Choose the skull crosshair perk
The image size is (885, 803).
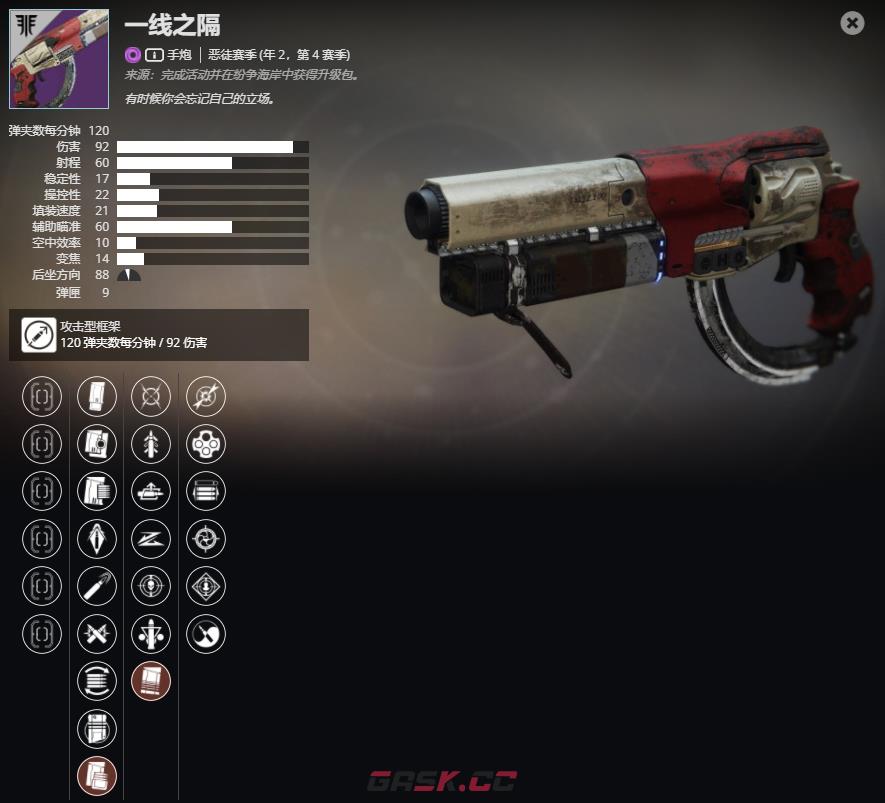tap(151, 586)
